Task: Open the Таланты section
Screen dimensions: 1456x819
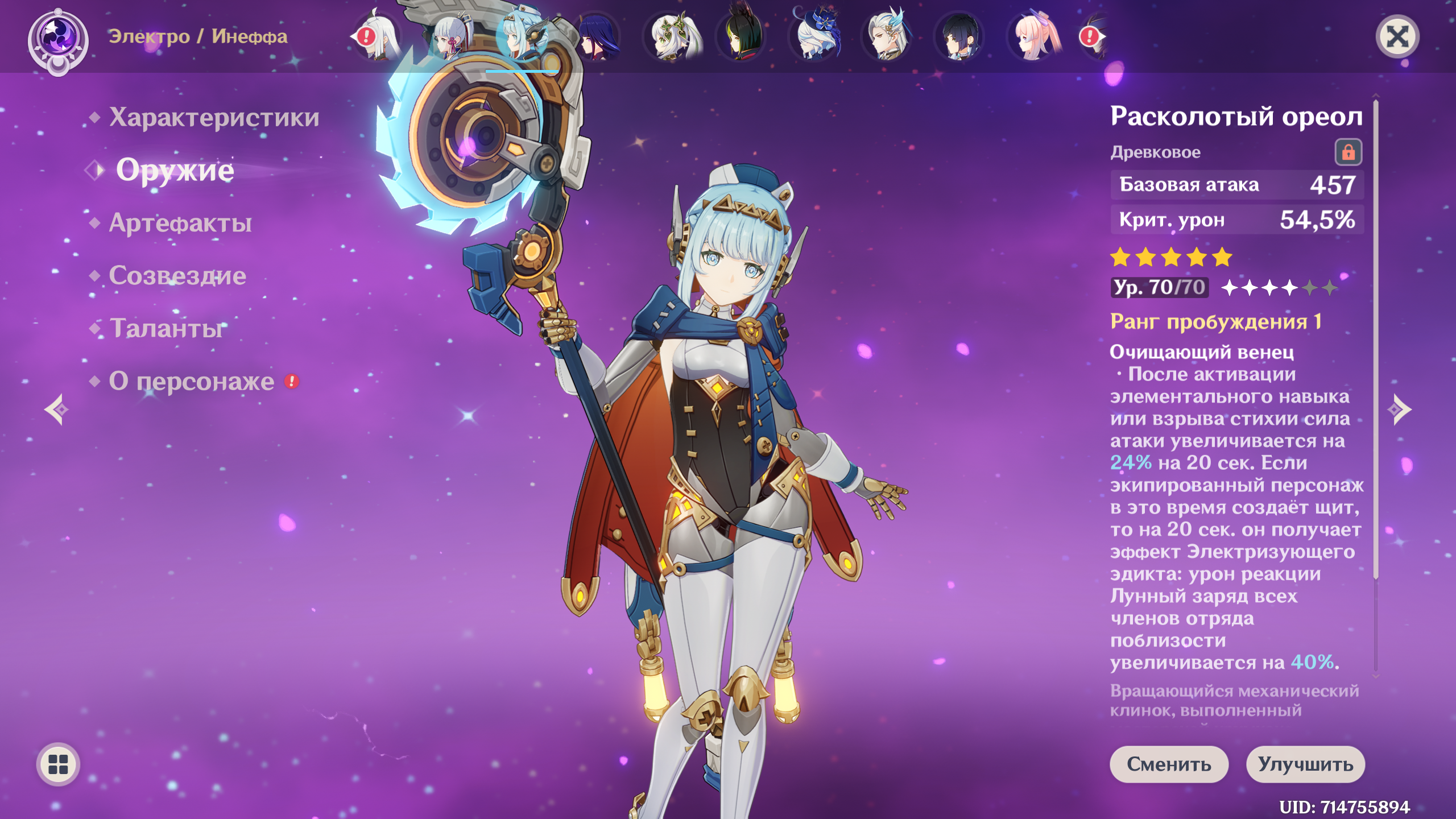Action: point(167,328)
